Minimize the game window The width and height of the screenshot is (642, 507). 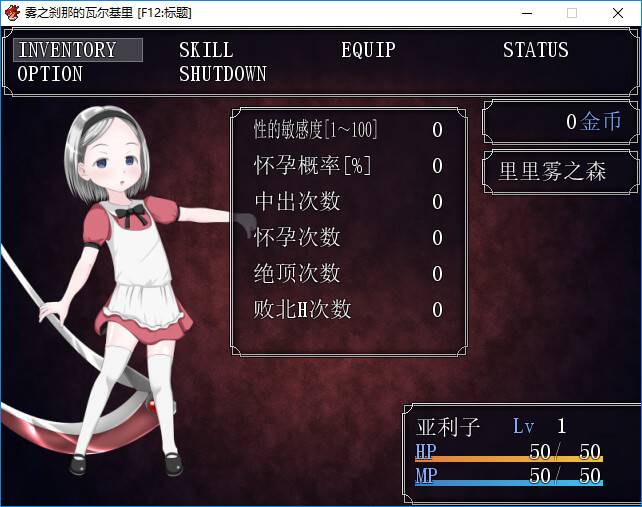[x=526, y=13]
